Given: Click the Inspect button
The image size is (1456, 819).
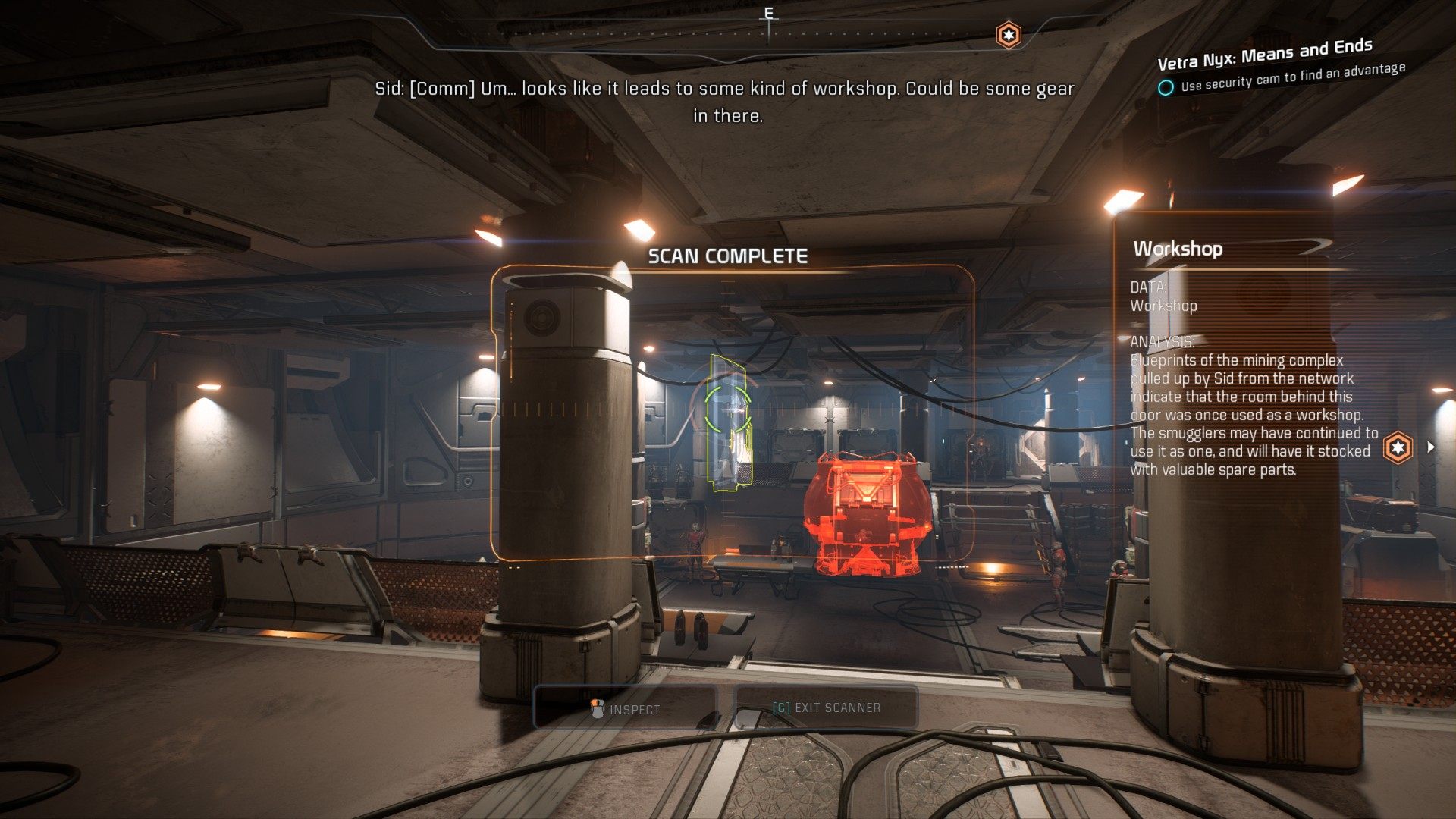Looking at the screenshot, I should 626,708.
